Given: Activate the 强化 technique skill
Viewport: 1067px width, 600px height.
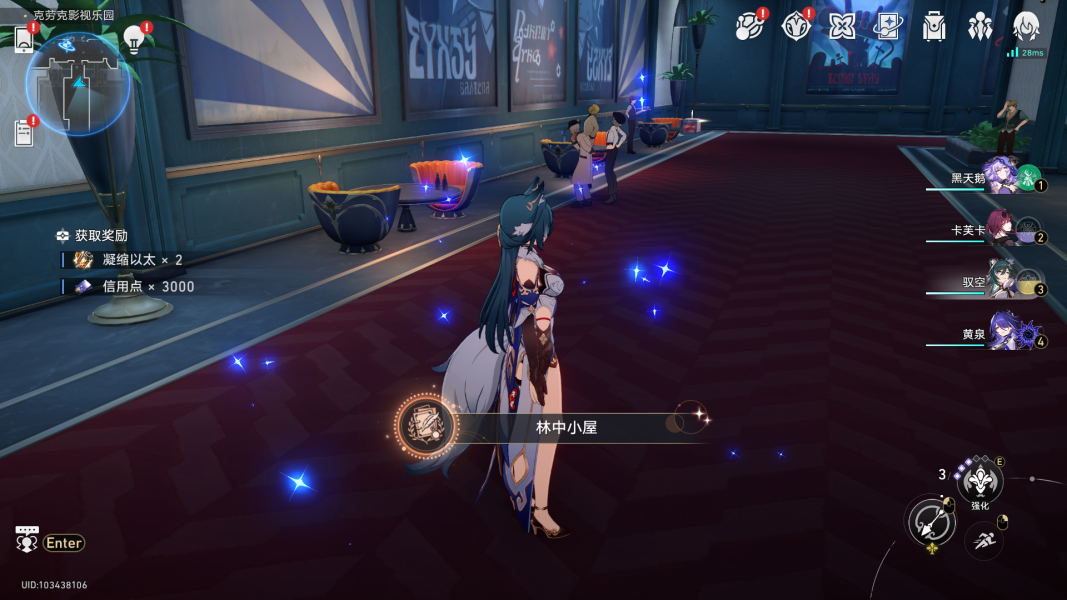Looking at the screenshot, I should [x=980, y=483].
